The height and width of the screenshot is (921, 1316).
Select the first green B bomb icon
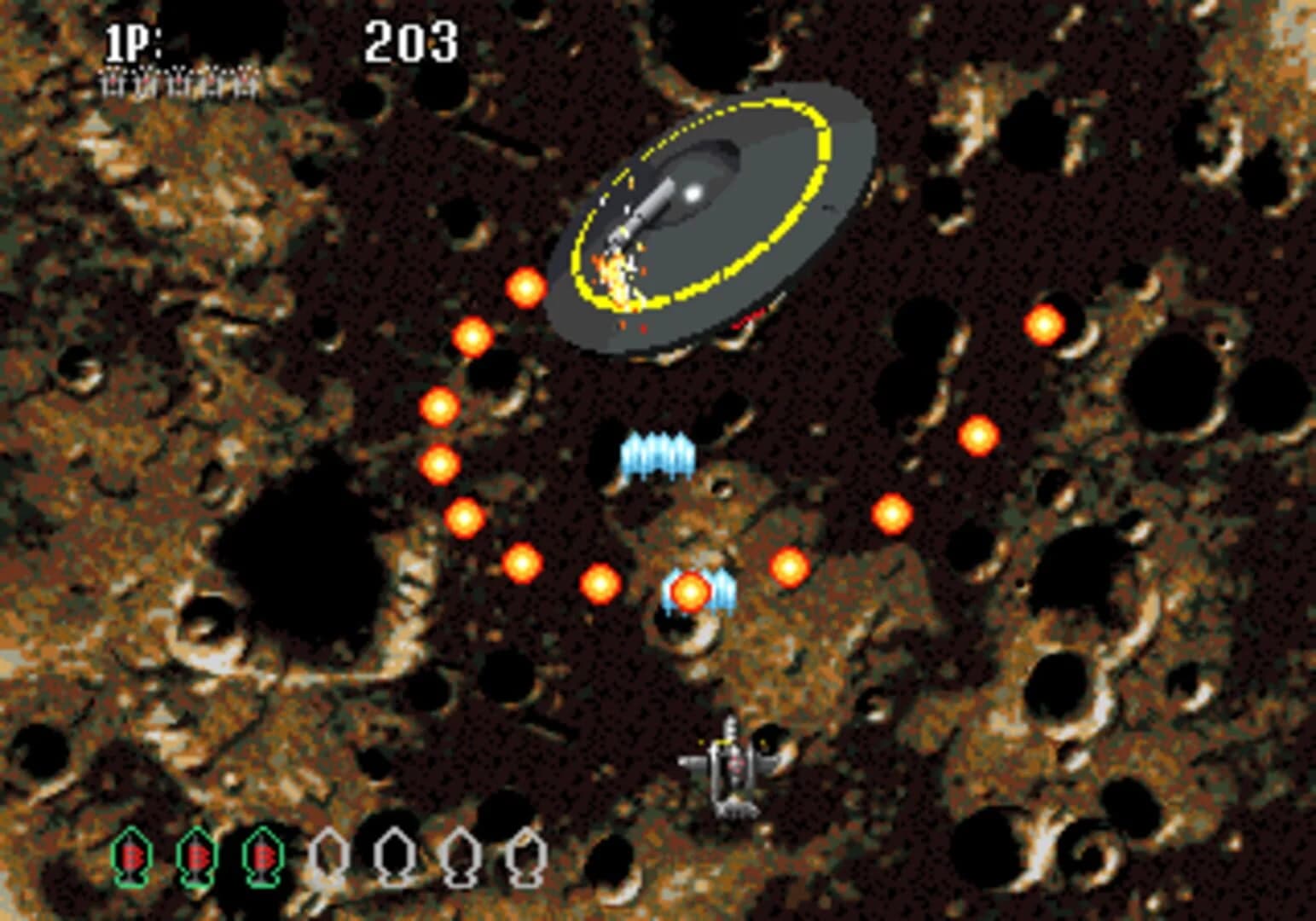coord(132,857)
